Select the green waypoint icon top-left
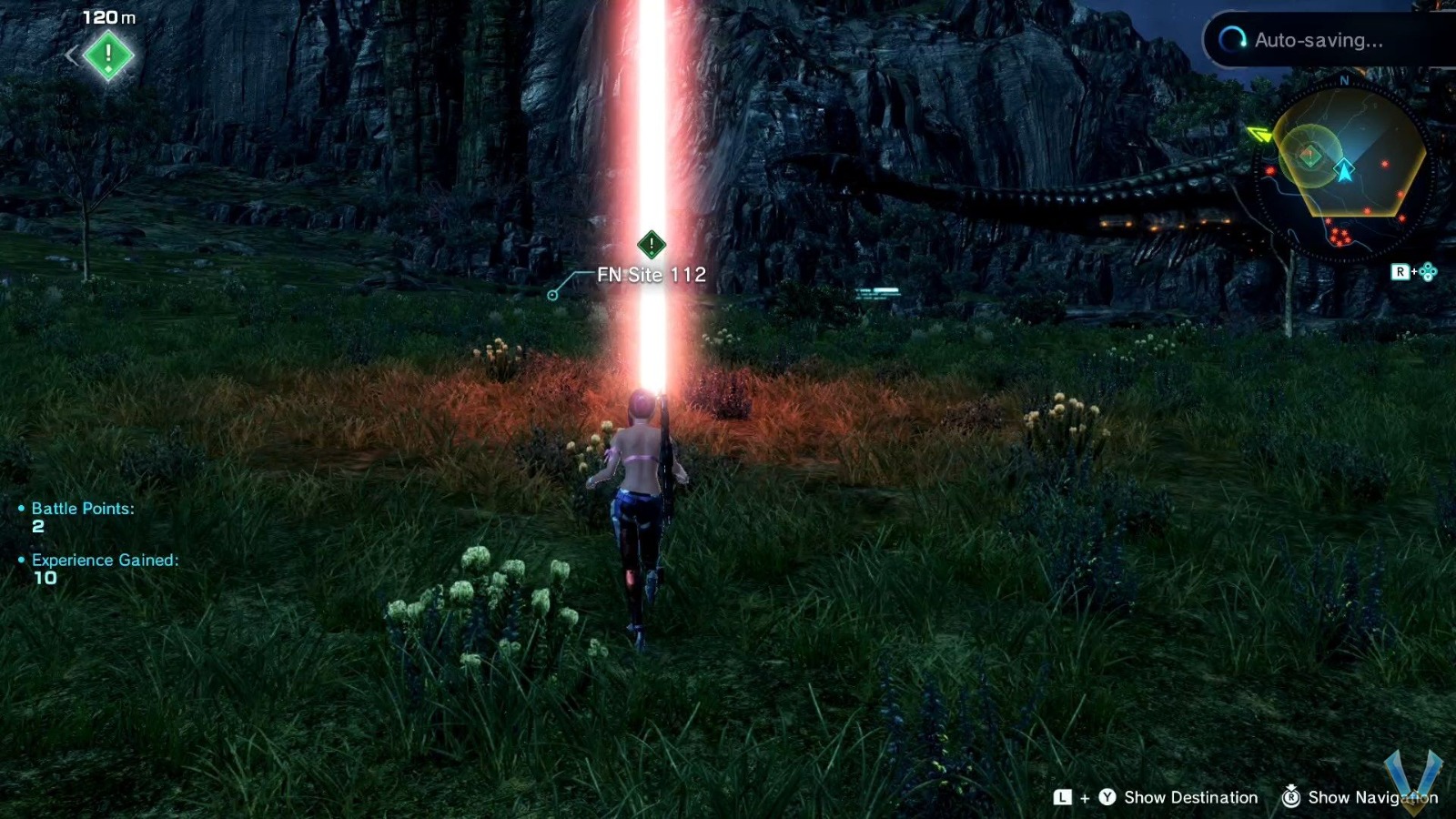1456x819 pixels. (106, 55)
